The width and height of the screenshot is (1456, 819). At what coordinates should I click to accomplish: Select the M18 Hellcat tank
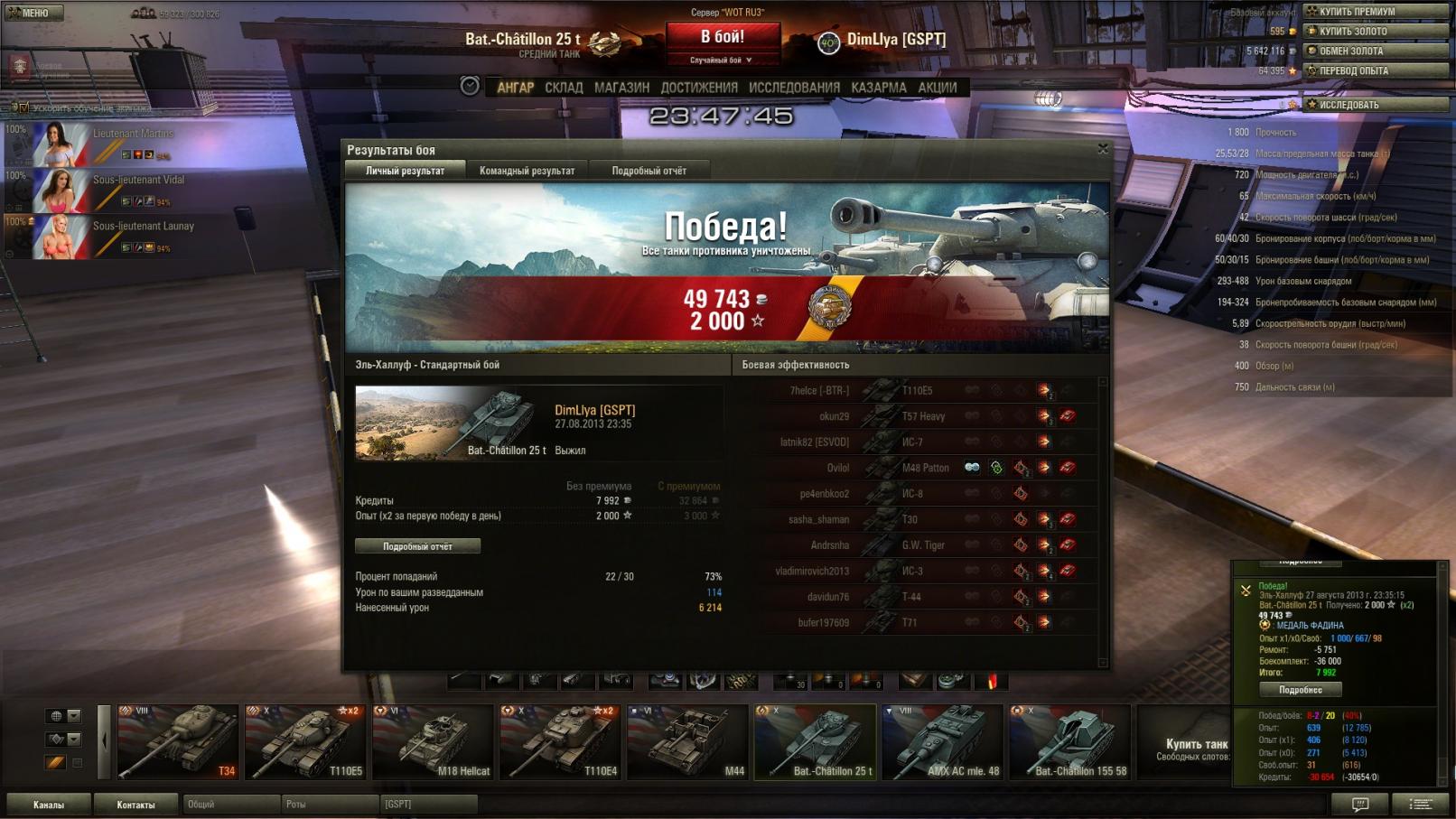point(433,742)
